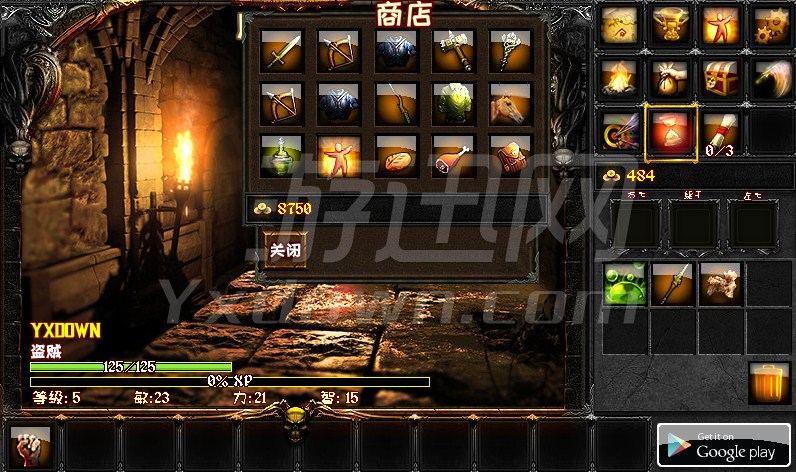The height and width of the screenshot is (472, 796).
Task: Select the white-headed staff in the shop
Action: click(511, 50)
